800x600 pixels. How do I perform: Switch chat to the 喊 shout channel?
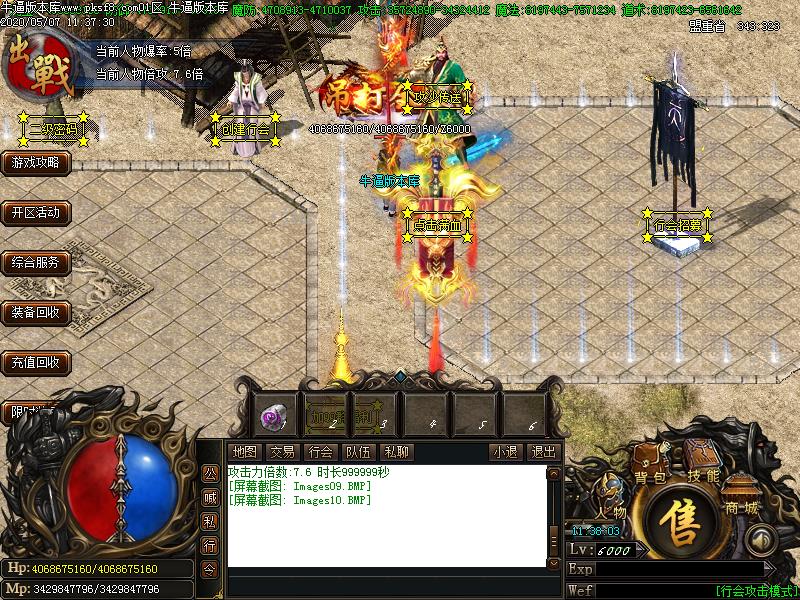point(210,497)
